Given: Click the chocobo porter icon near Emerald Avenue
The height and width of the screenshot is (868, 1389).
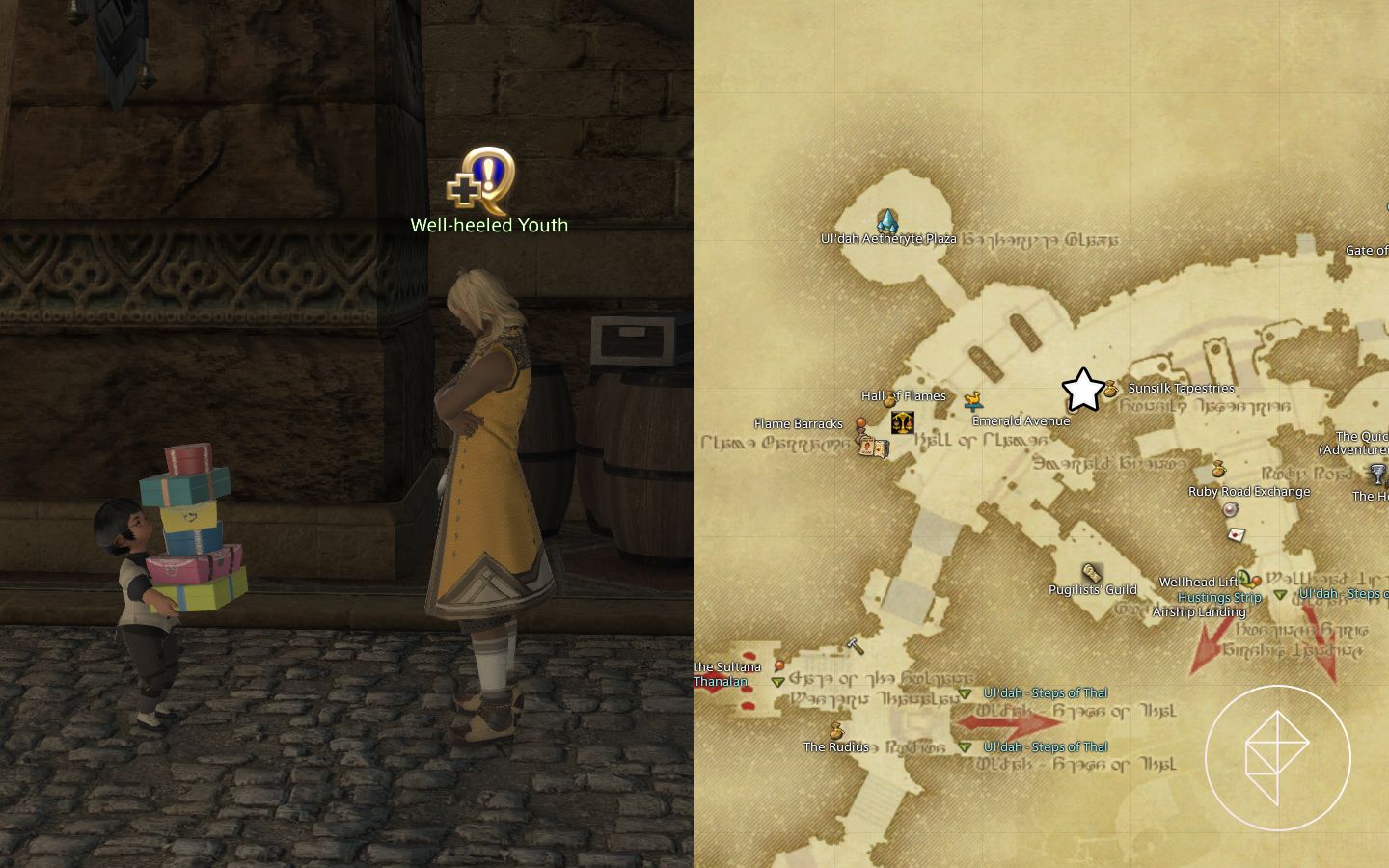Looking at the screenshot, I should click(973, 400).
